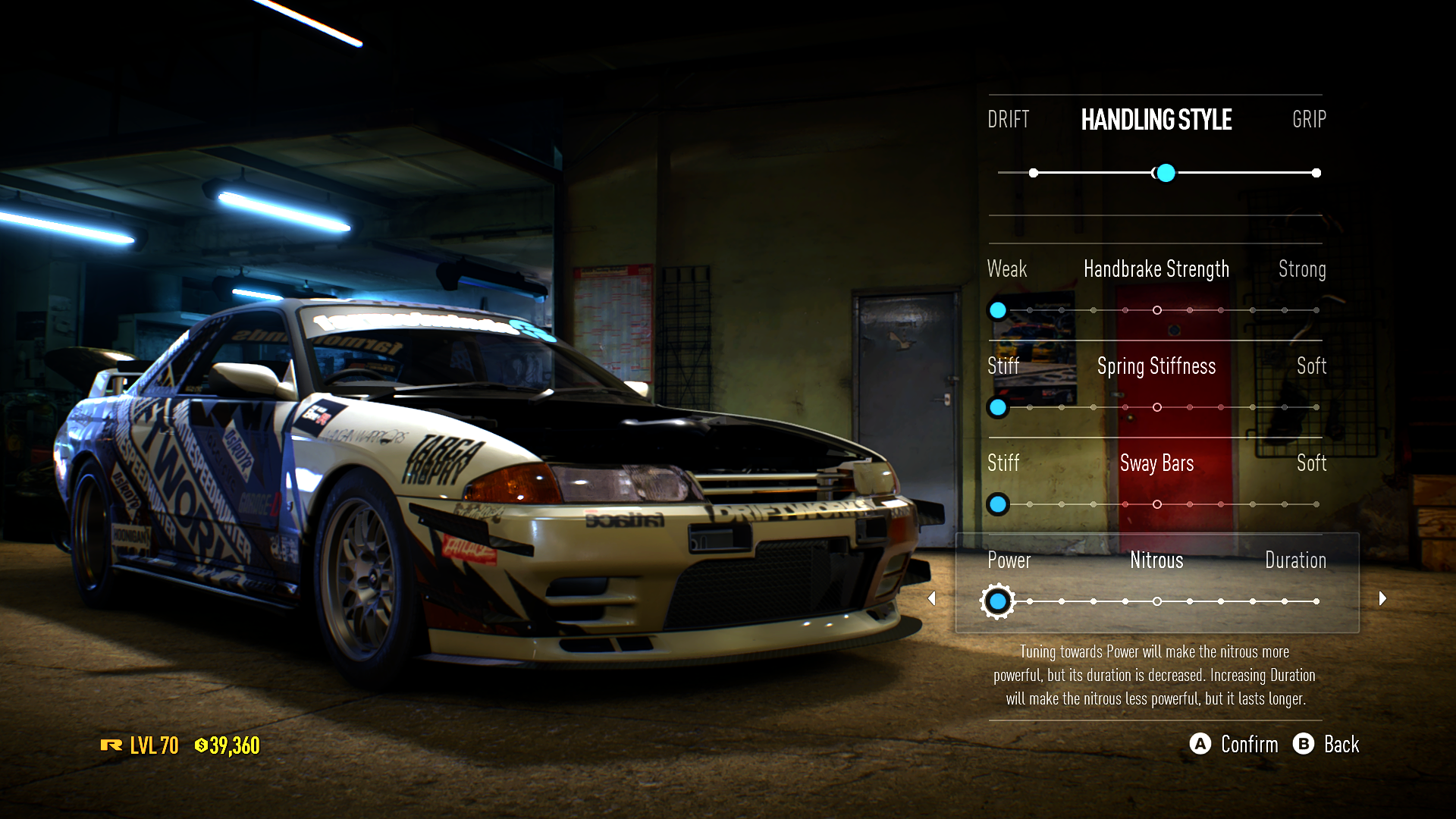Confirm the tuning changes
1456x819 pixels.
point(1234,744)
